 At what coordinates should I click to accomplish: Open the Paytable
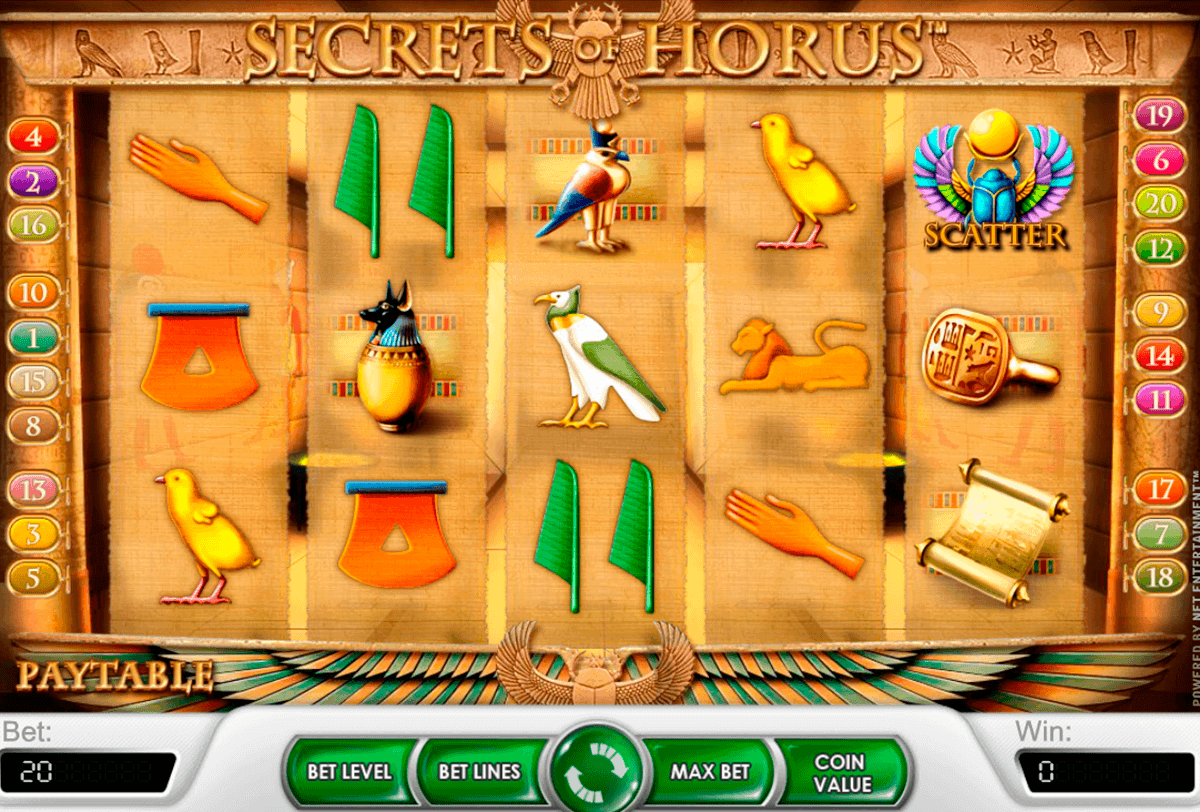[115, 675]
